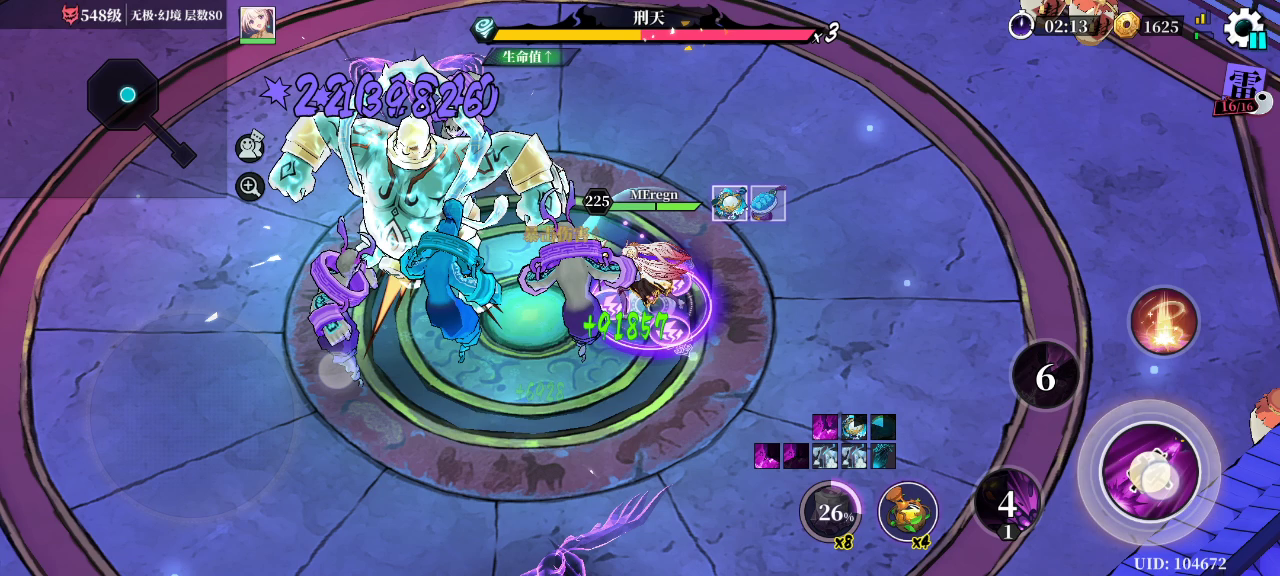
Task: Tap the main purple attack button
Action: point(1149,471)
